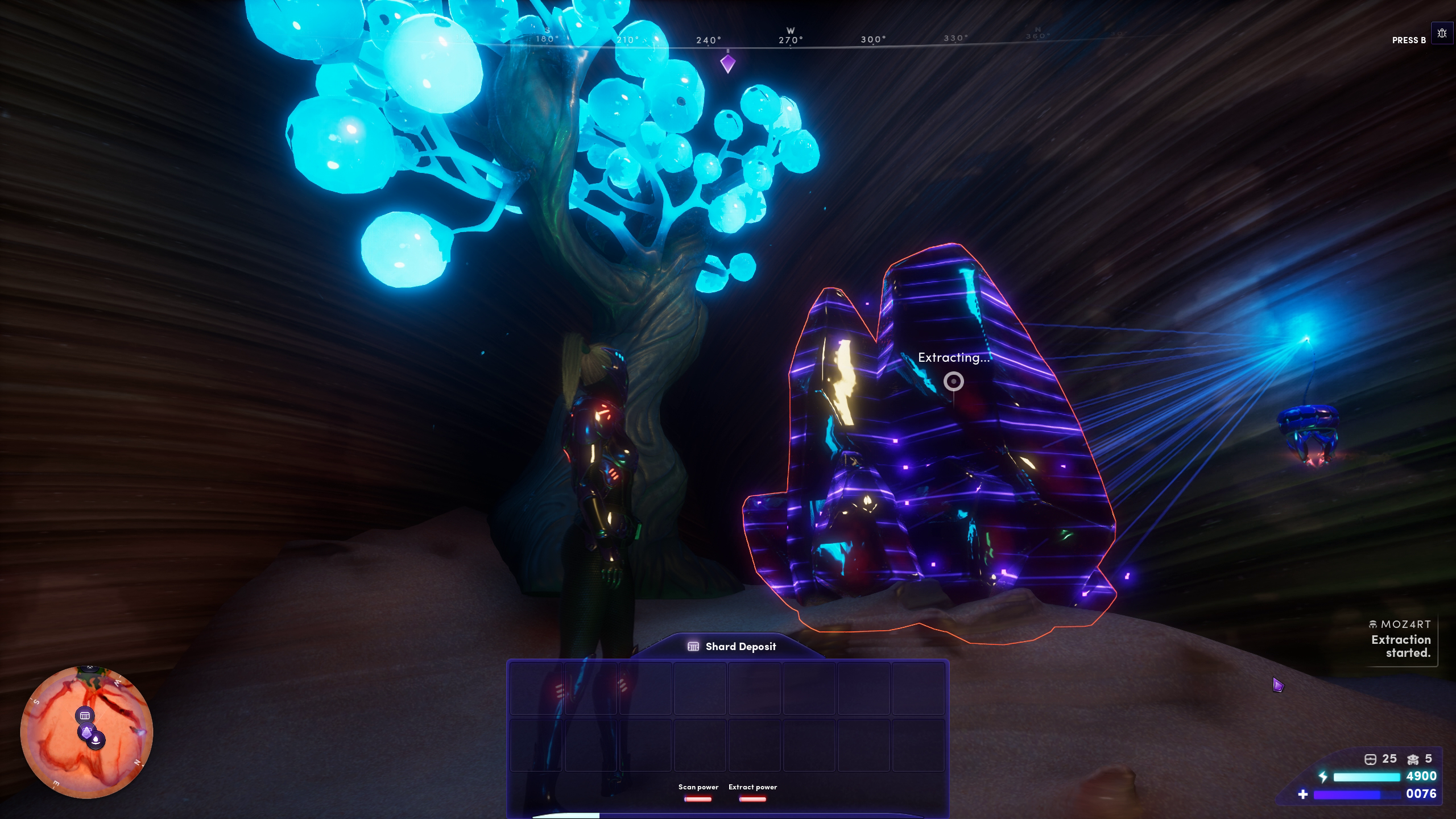
Task: Open the circular minimap
Action: click(x=86, y=731)
